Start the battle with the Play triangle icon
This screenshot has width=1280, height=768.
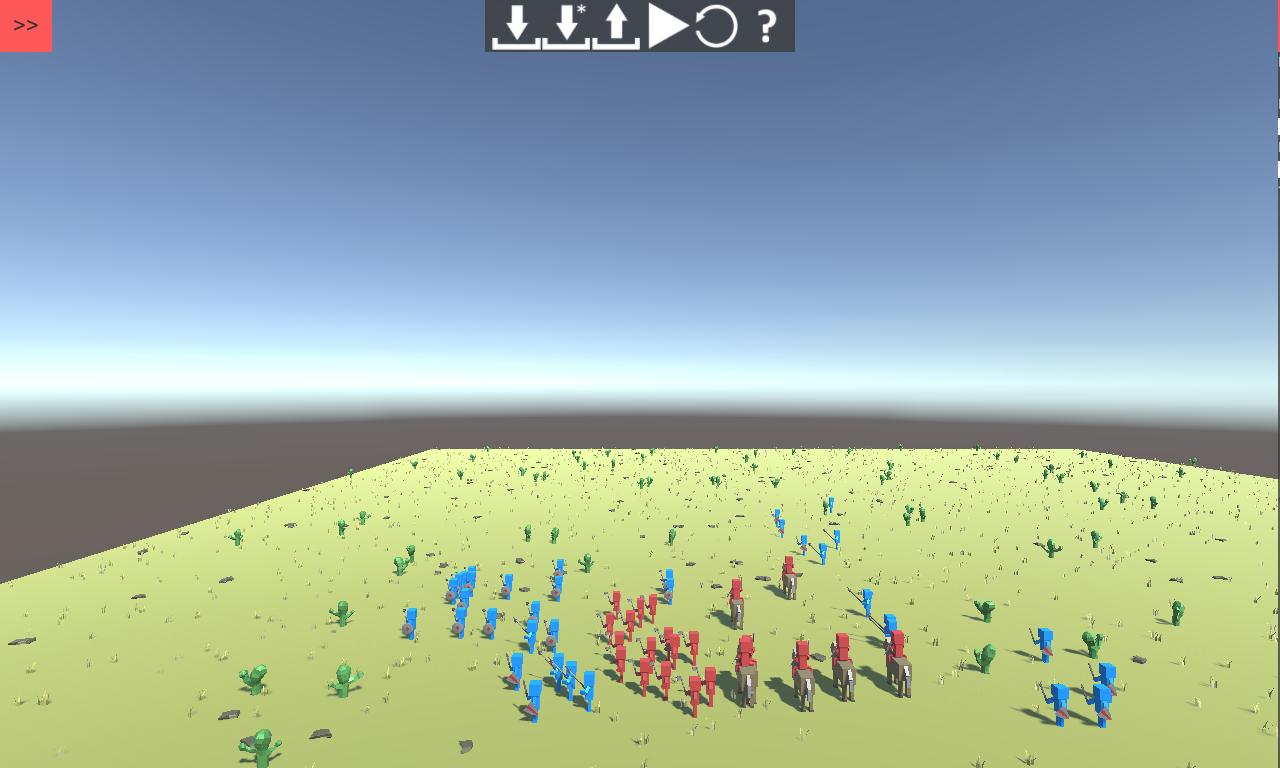665,25
